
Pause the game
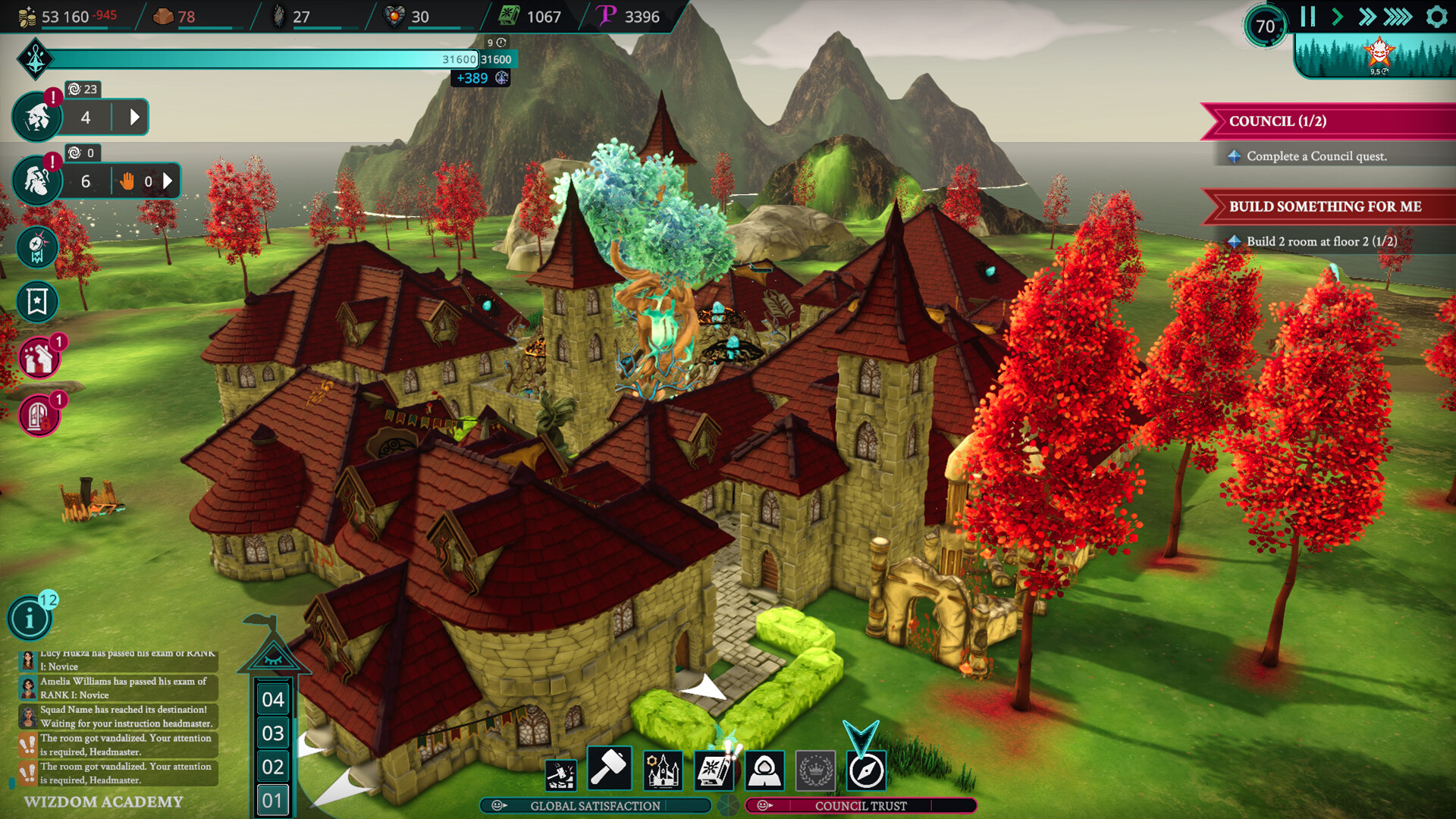point(1307,17)
